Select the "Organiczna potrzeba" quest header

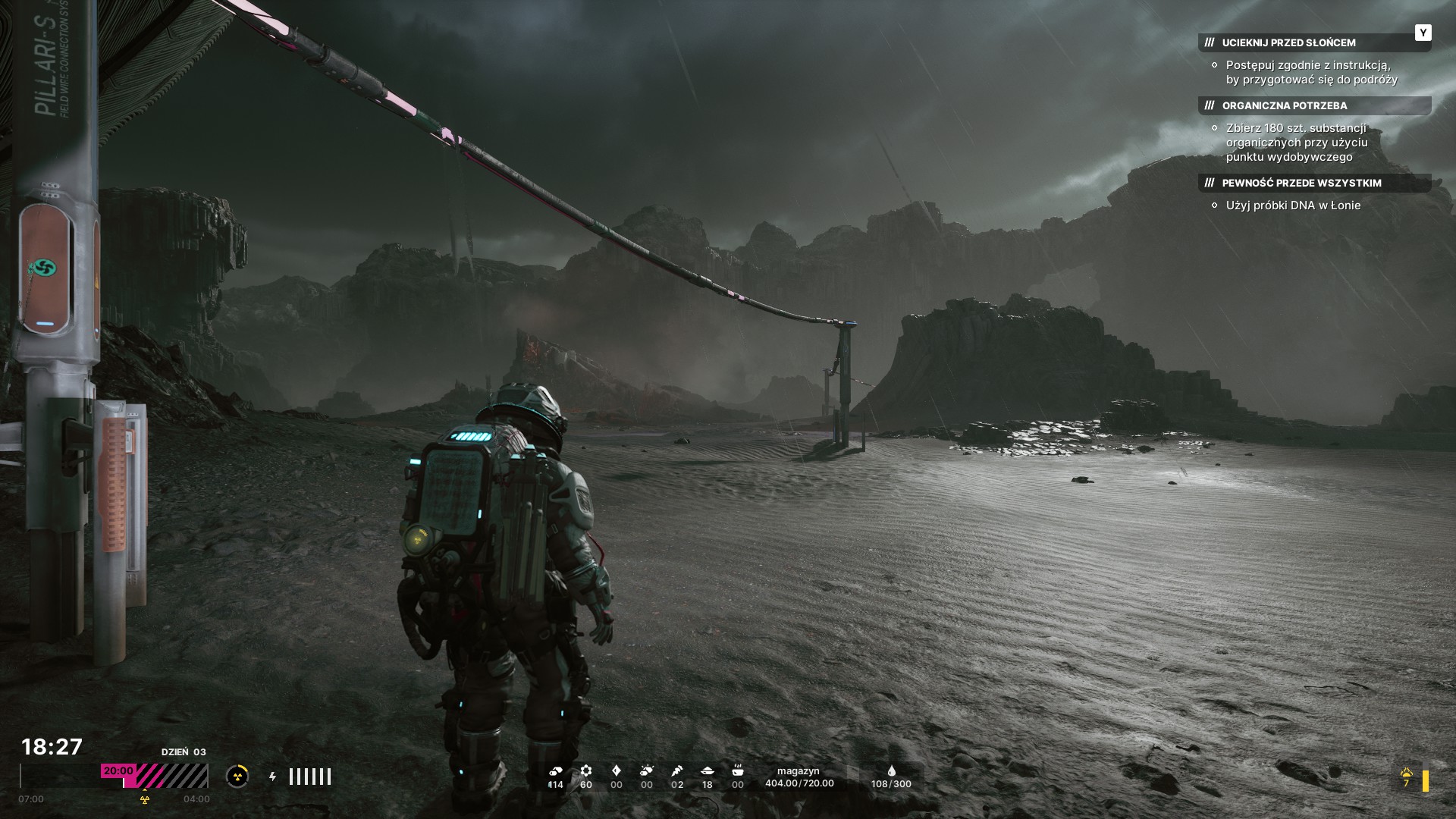(x=1284, y=105)
